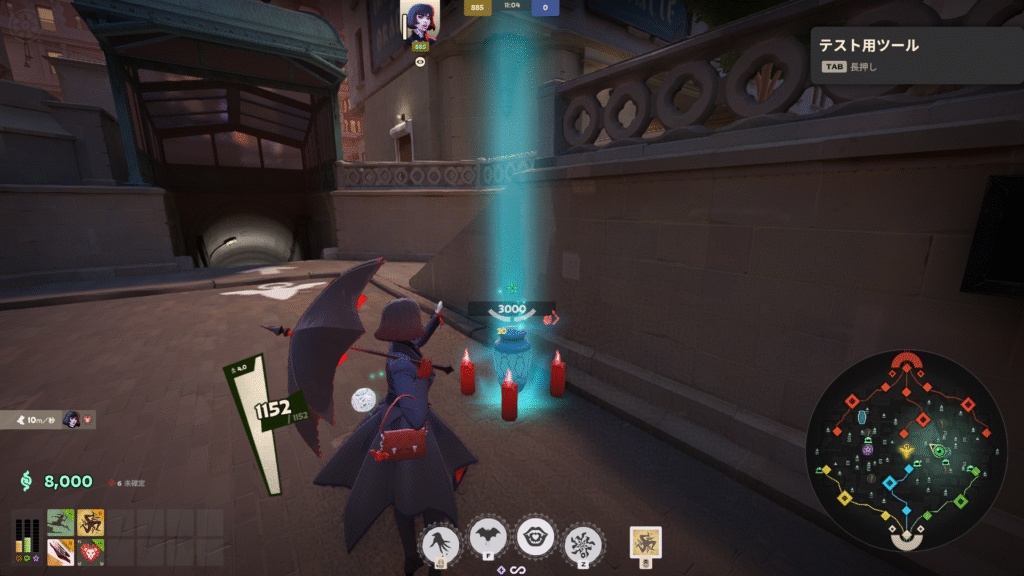Select the orange bullet streak item slot
This screenshot has width=1024, height=576.
pos(61,551)
